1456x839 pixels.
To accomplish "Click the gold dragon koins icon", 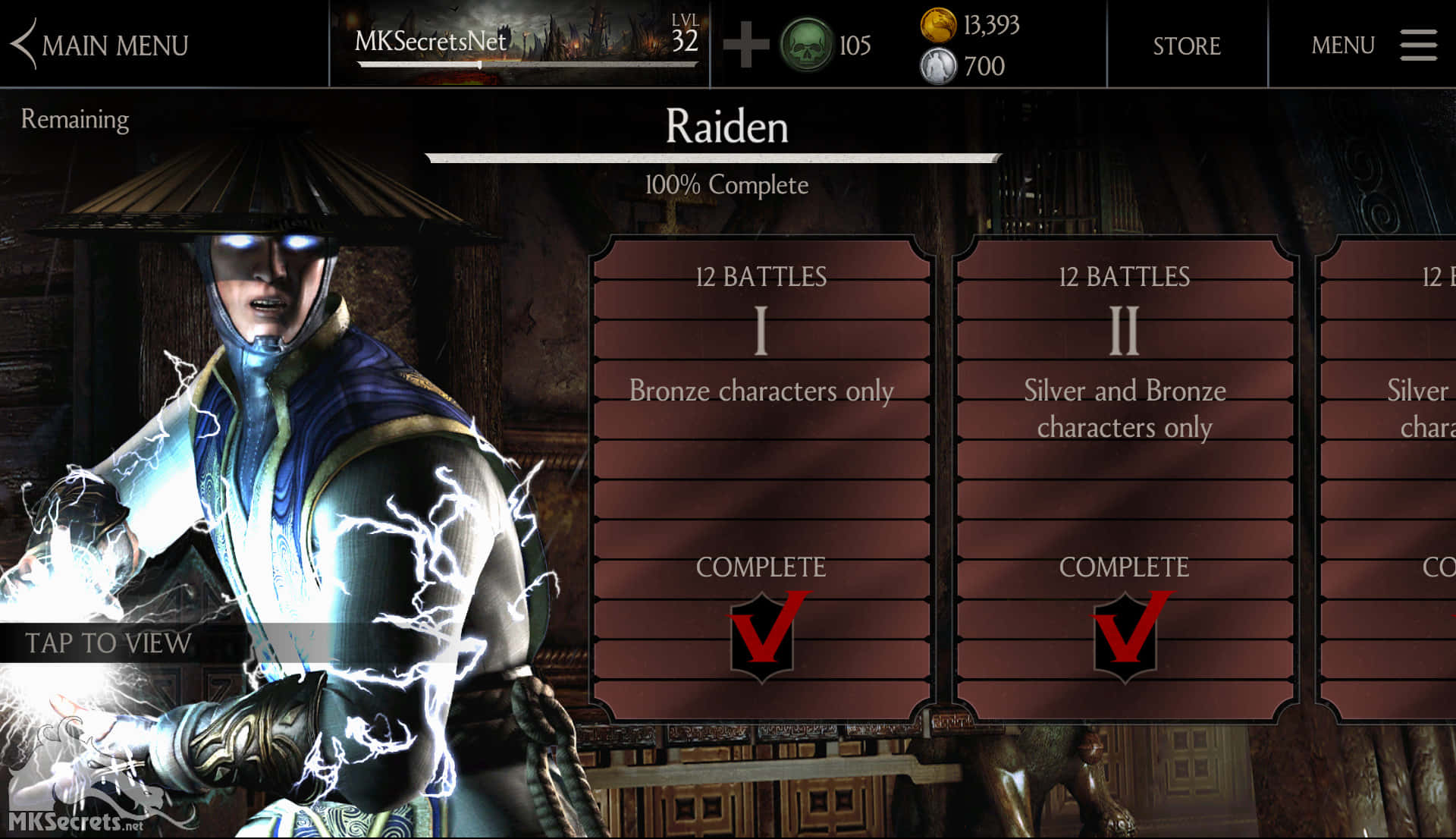I will coord(938,25).
